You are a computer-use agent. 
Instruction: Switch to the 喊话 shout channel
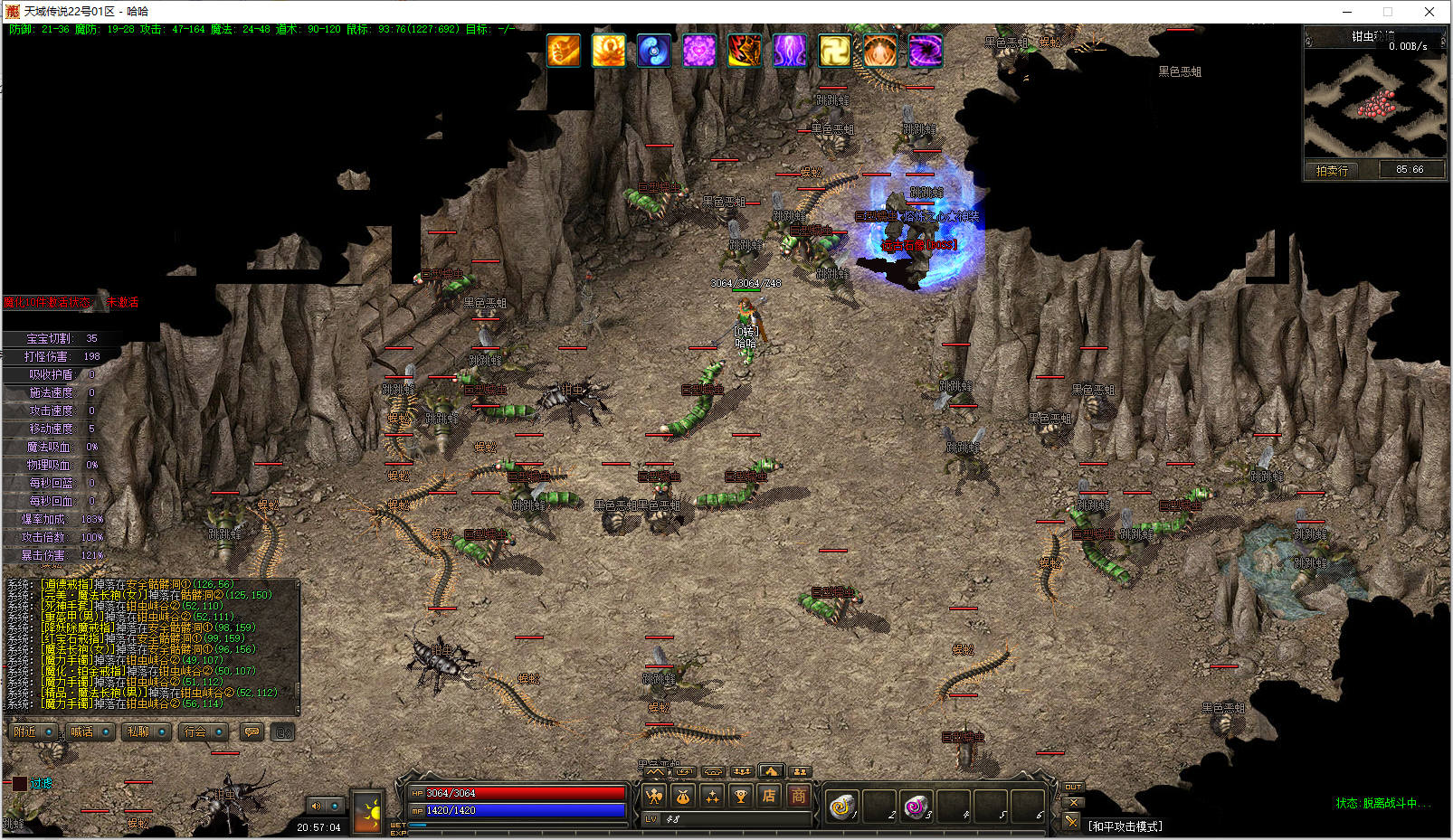82,731
